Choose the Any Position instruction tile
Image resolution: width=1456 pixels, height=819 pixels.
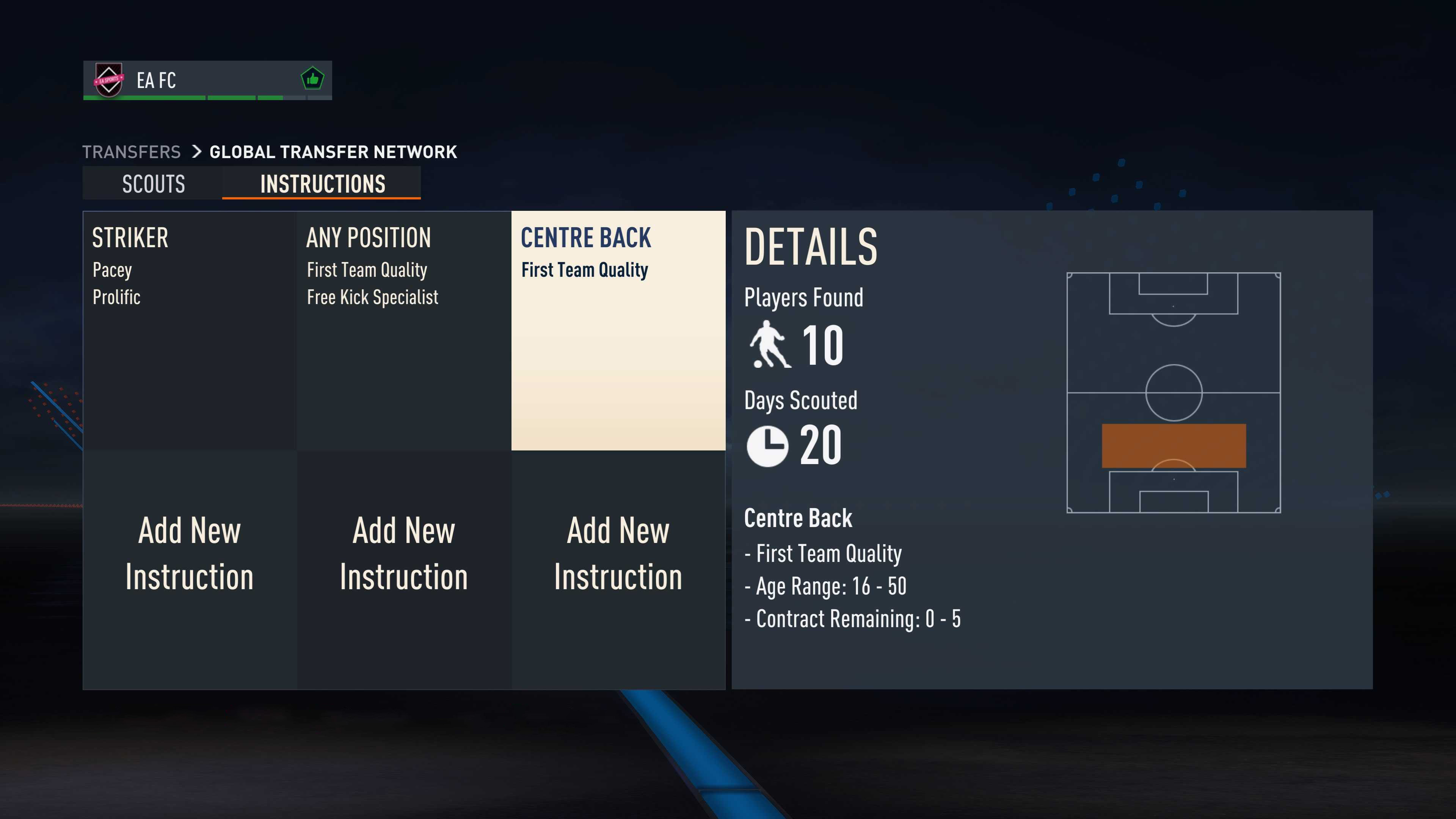pos(403,330)
